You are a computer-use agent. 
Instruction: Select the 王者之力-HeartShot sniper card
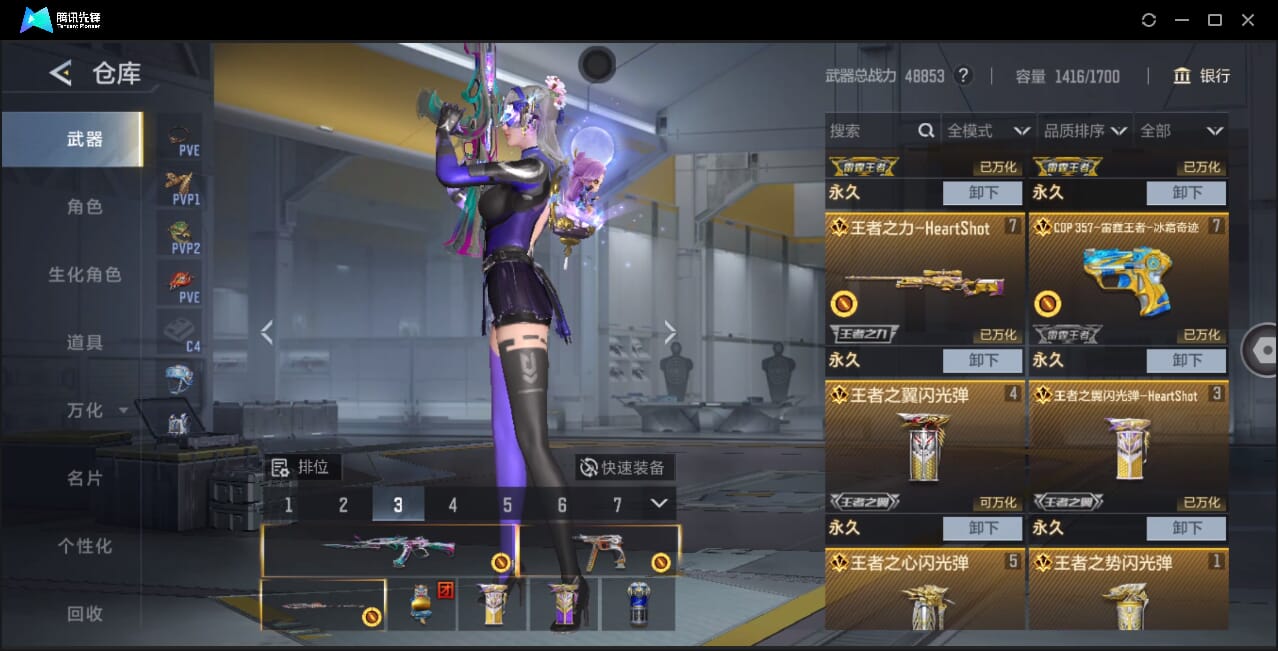pyautogui.click(x=925, y=279)
